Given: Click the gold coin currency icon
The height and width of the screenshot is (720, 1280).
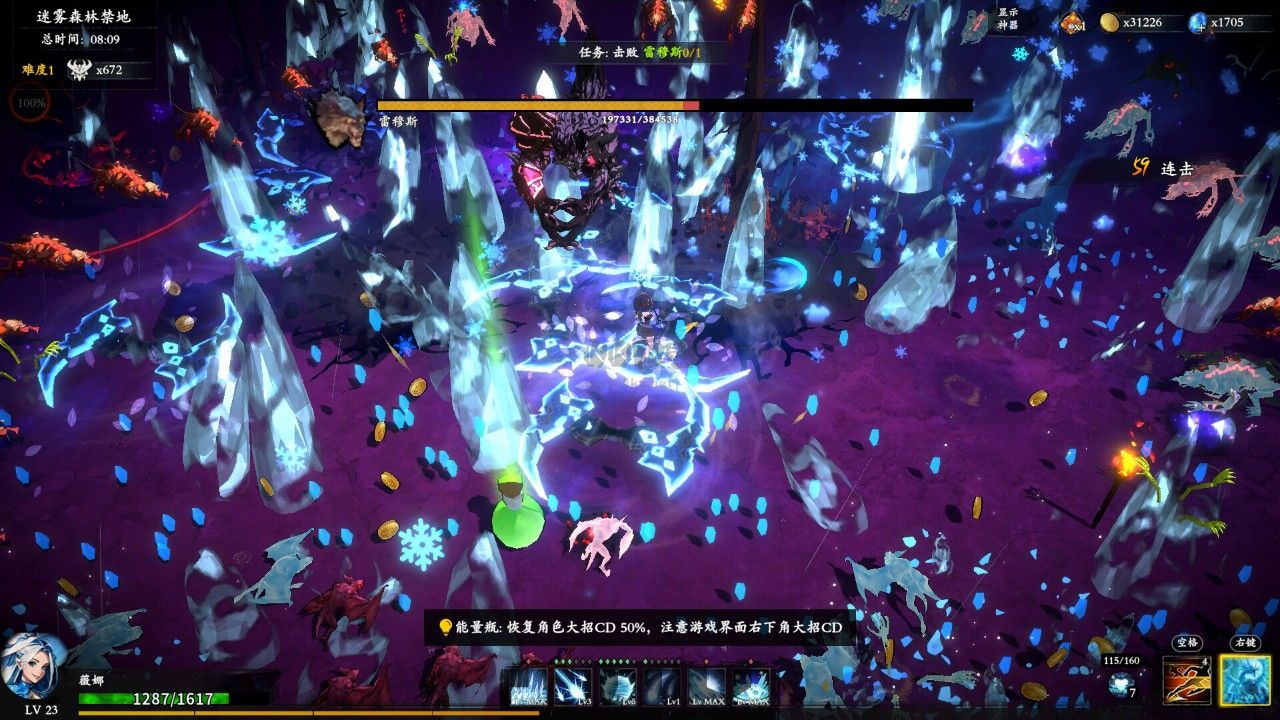Looking at the screenshot, I should point(1109,22).
